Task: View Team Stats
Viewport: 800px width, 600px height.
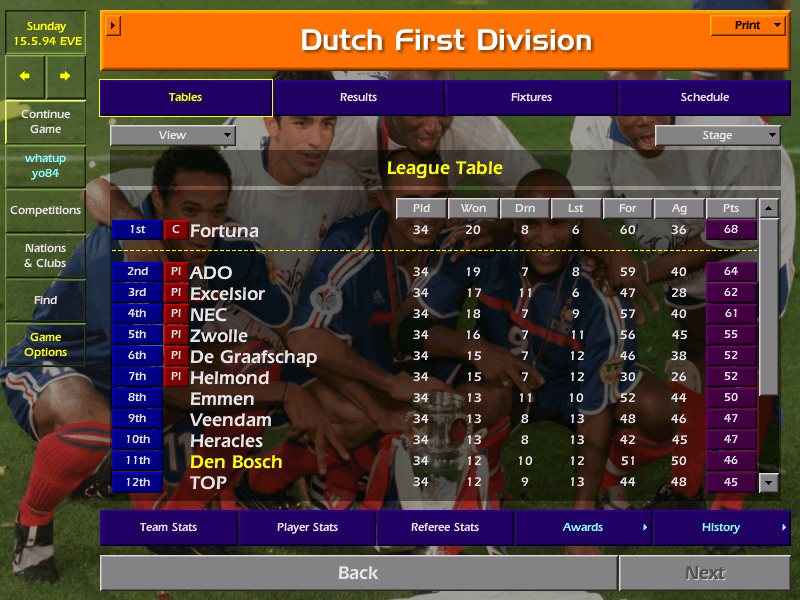Action: coord(168,527)
